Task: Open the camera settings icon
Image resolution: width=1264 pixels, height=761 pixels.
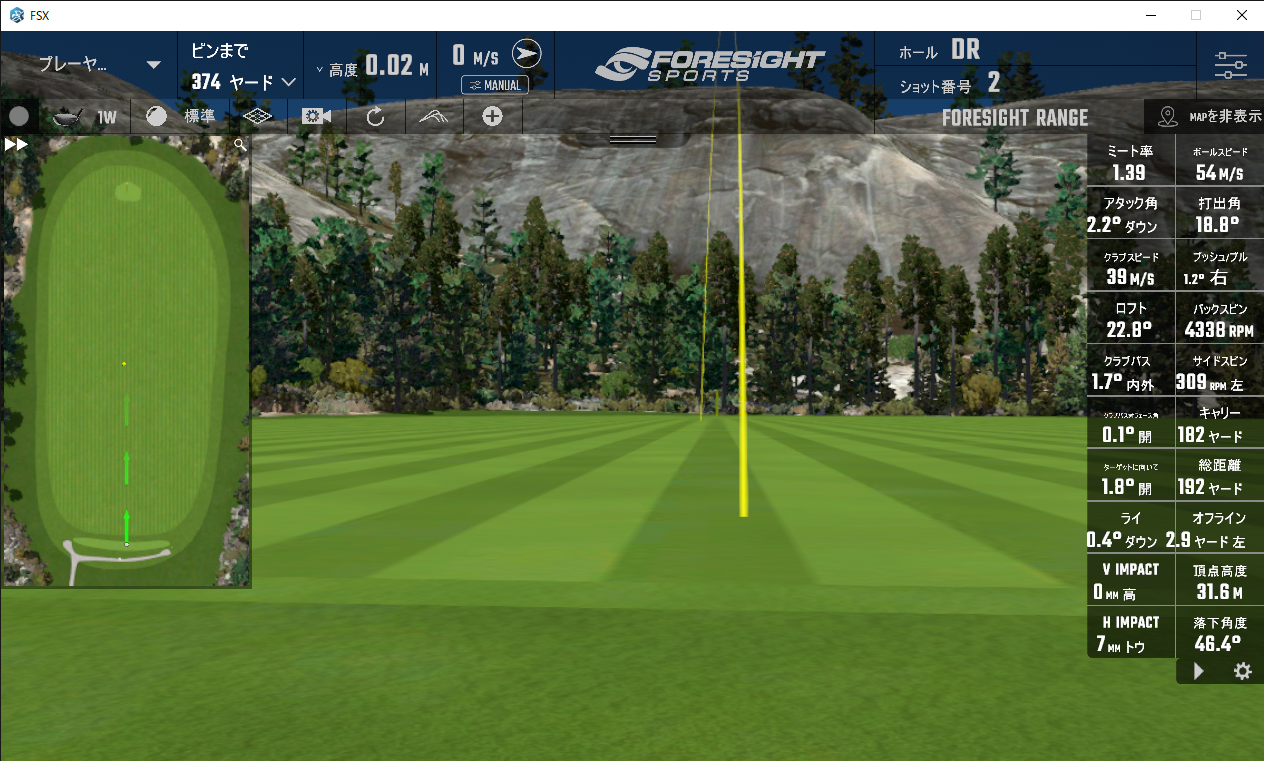Action: coord(316,116)
